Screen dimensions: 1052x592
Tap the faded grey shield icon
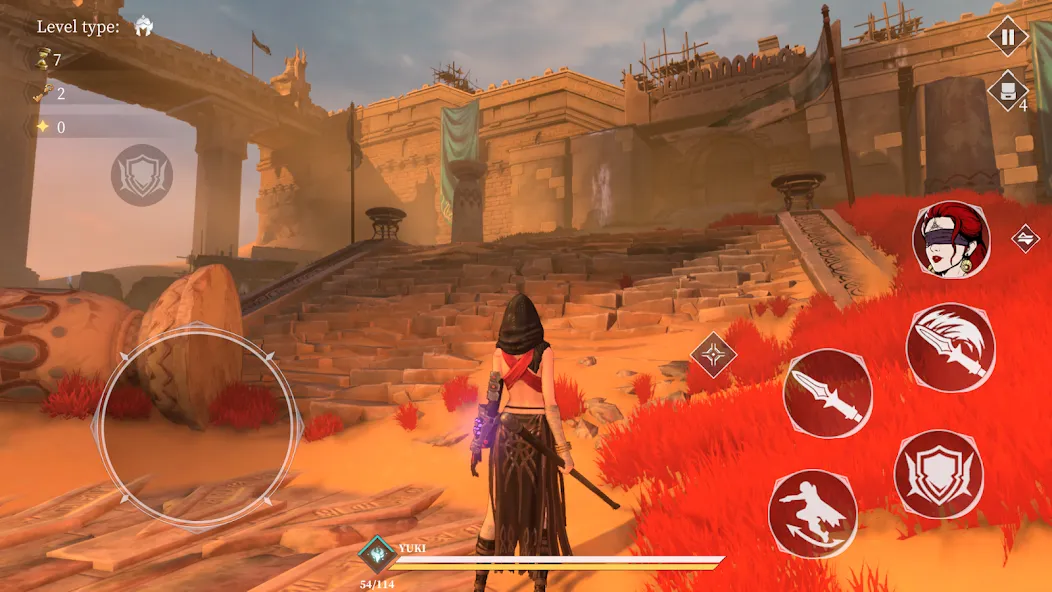(x=142, y=175)
